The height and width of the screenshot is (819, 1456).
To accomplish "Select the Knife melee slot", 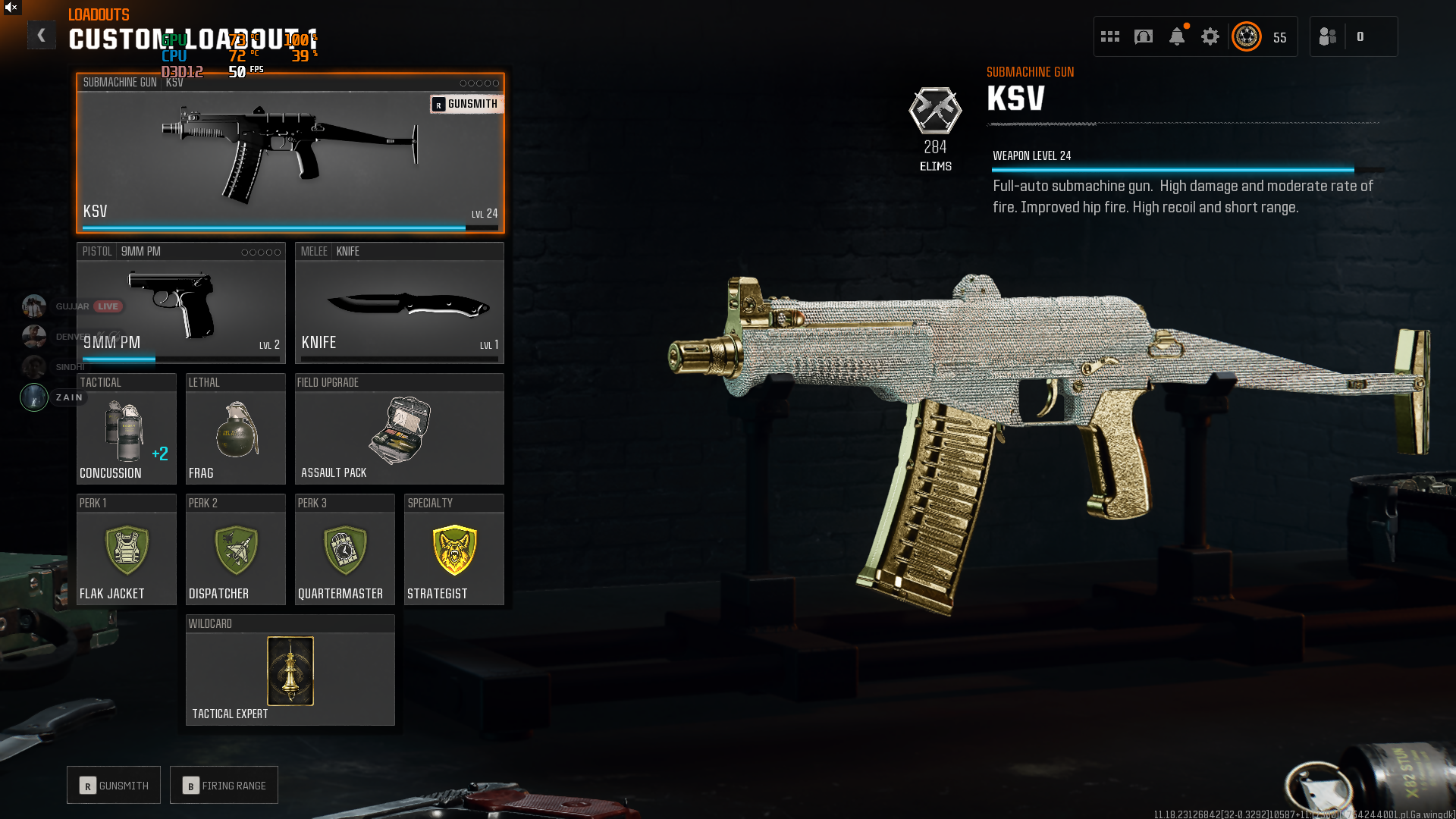I will point(399,303).
